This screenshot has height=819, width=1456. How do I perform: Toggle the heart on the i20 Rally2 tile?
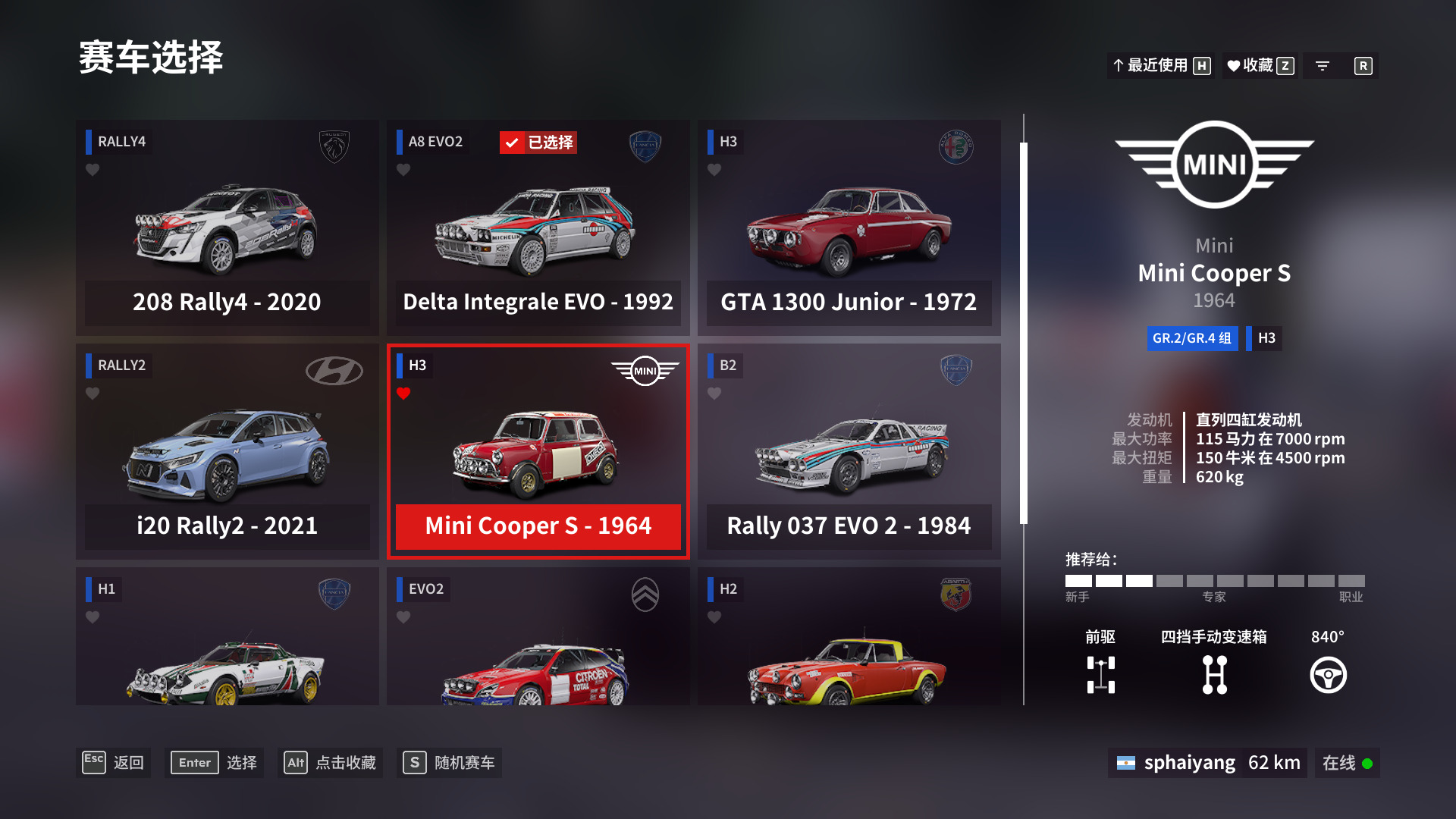(x=93, y=394)
